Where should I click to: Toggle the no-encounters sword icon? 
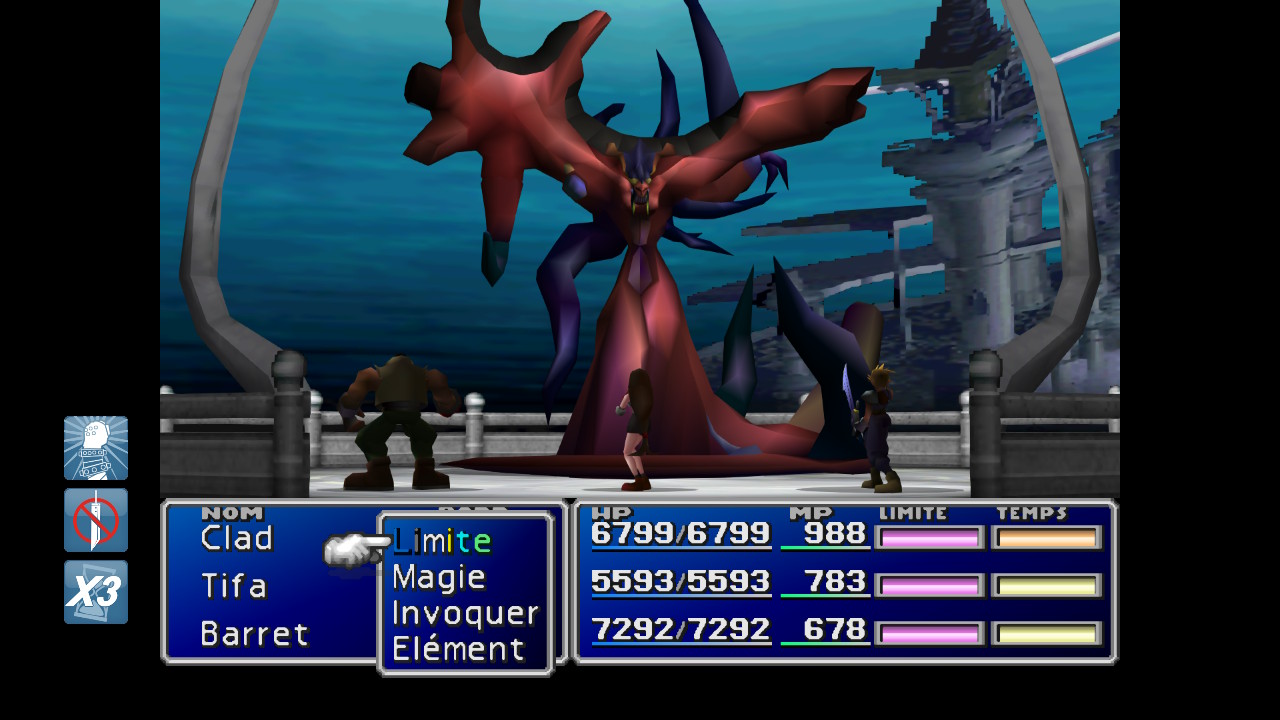(96, 520)
